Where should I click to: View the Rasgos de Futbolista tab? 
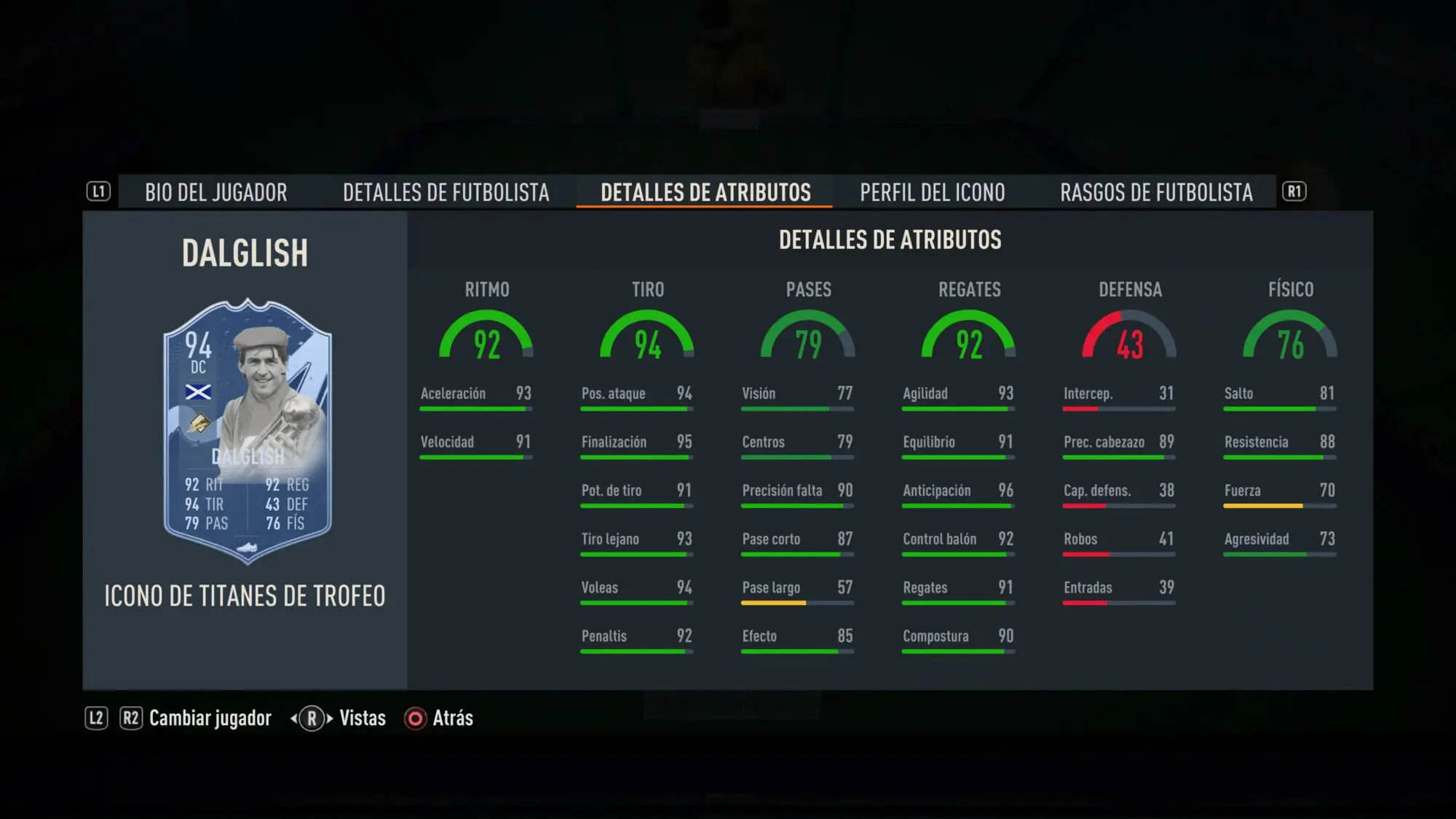point(1156,192)
